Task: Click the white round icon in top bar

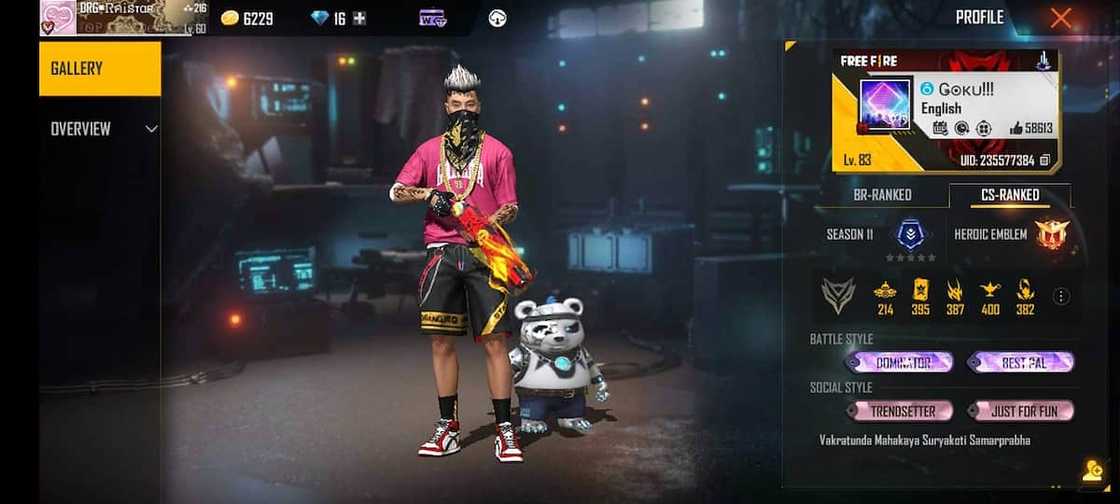Action: pyautogui.click(x=497, y=18)
